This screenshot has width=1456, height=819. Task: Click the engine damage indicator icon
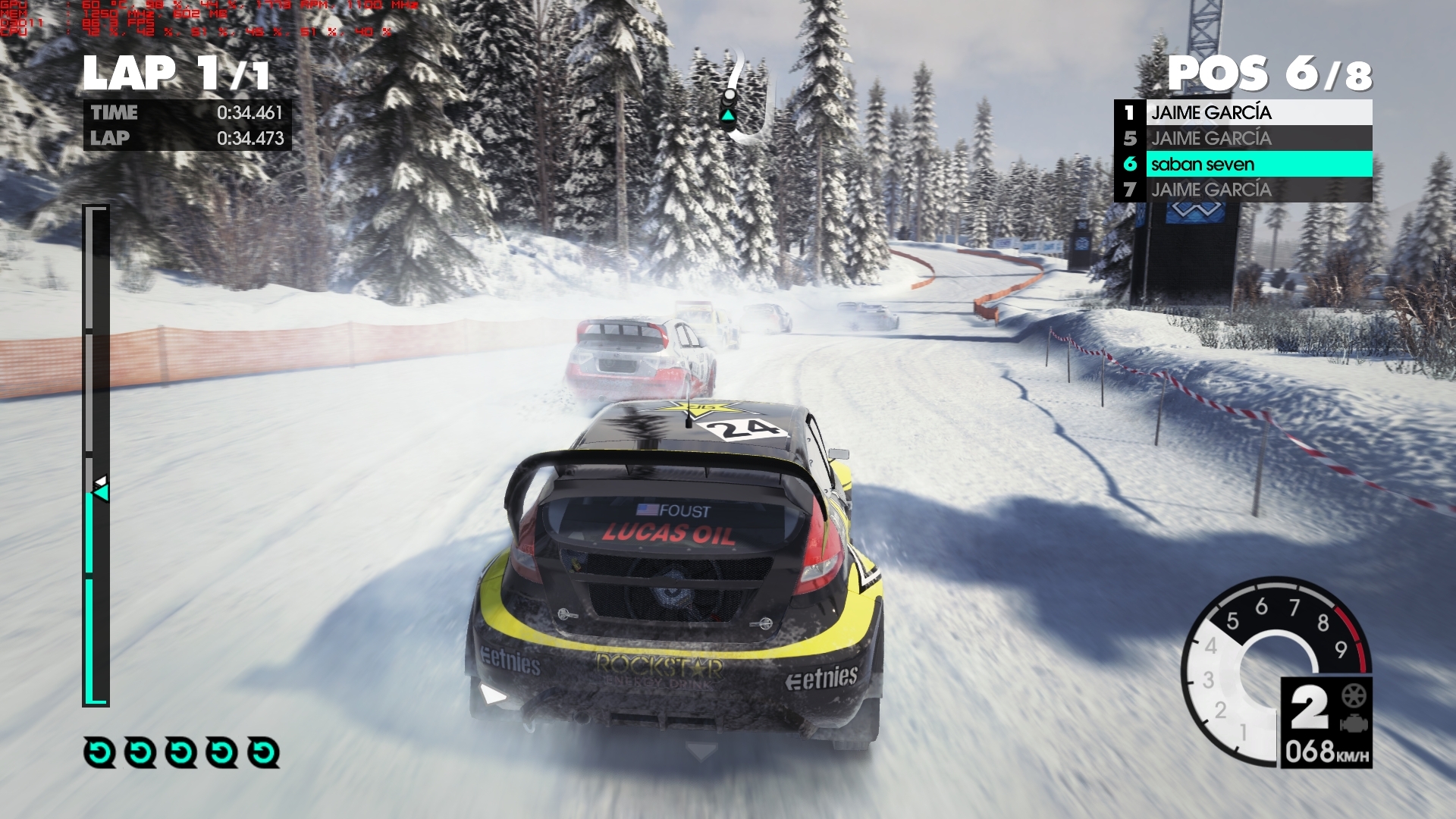click(1354, 724)
